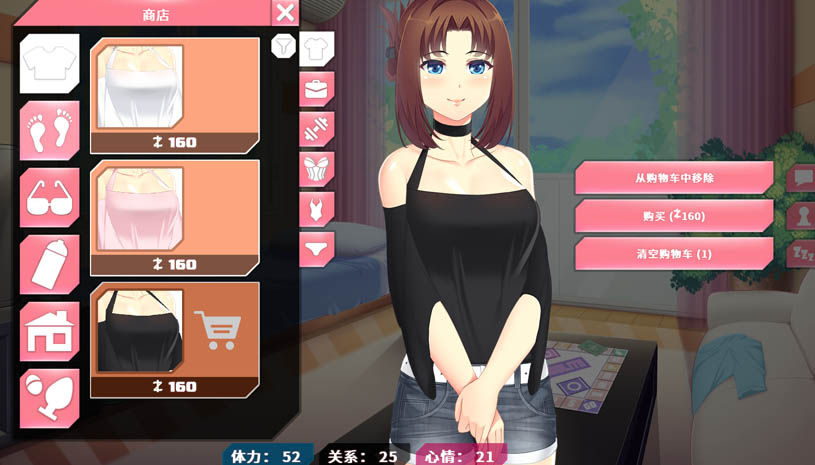Screen dimensions: 815x465
Task: Select the black top in the cart
Action: coord(174,340)
